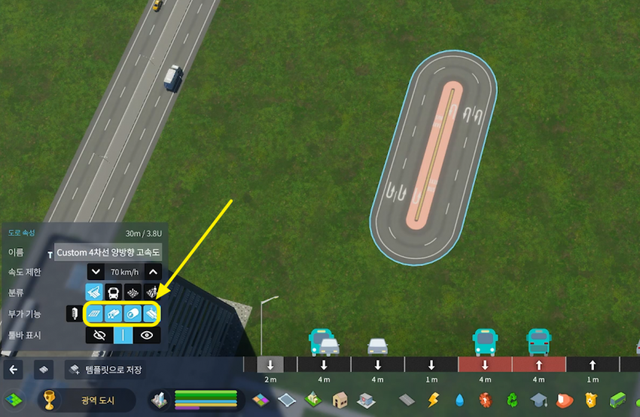Image resolution: width=640 pixels, height=417 pixels.
Task: Click the back arrow button
Action: 14,369
